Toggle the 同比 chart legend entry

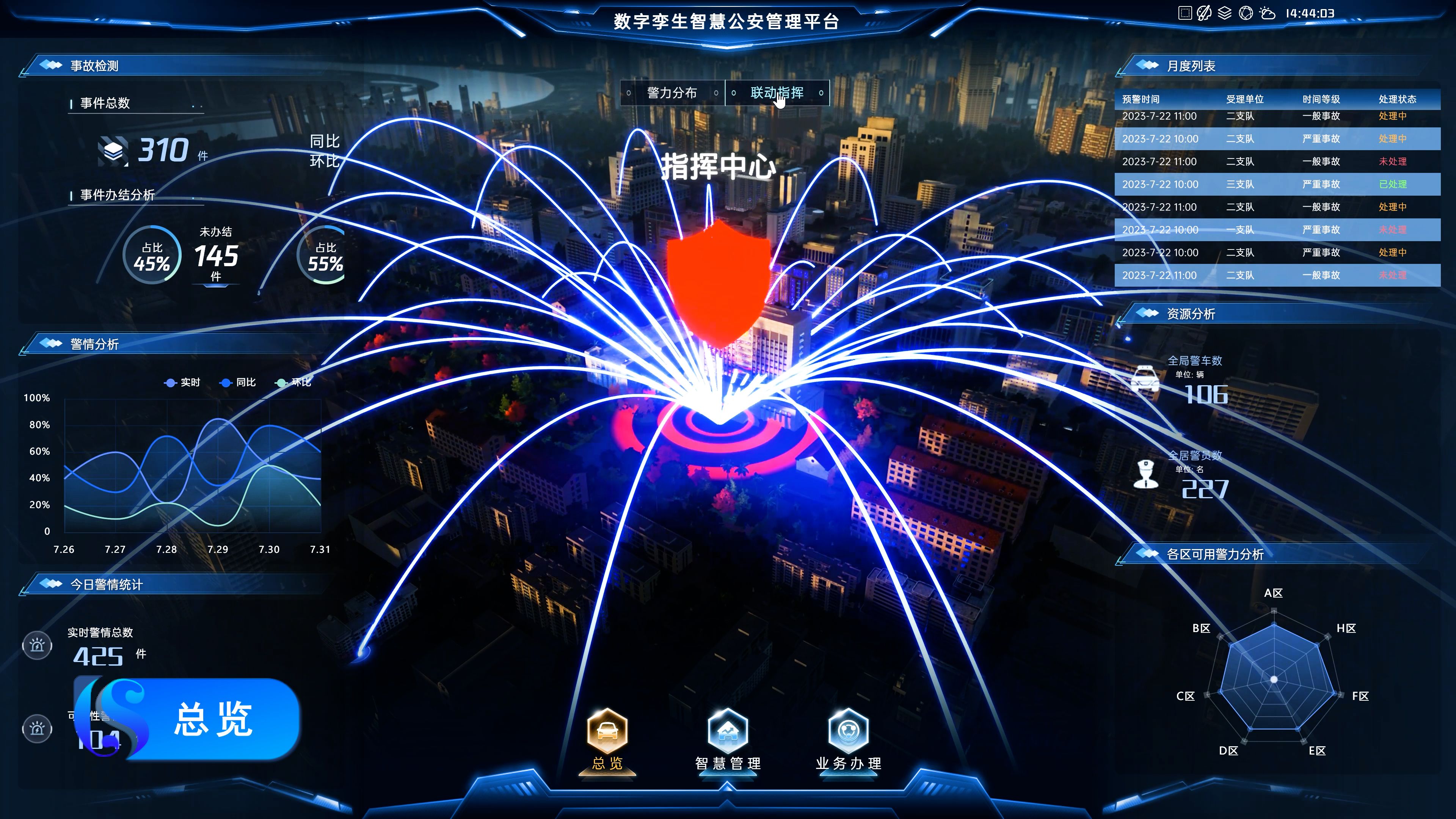[238, 383]
